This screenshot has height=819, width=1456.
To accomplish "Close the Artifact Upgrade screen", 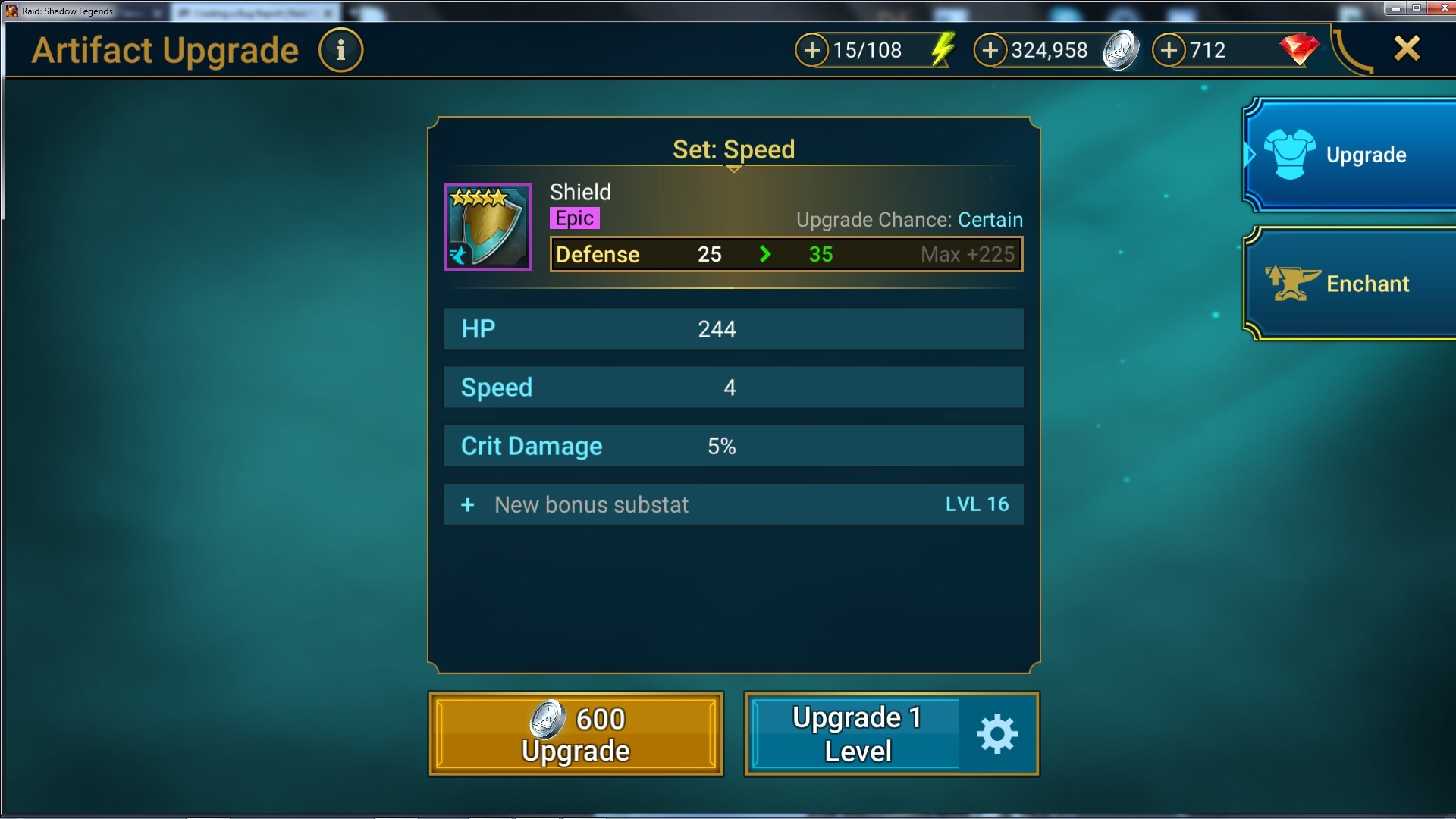I will 1407,48.
